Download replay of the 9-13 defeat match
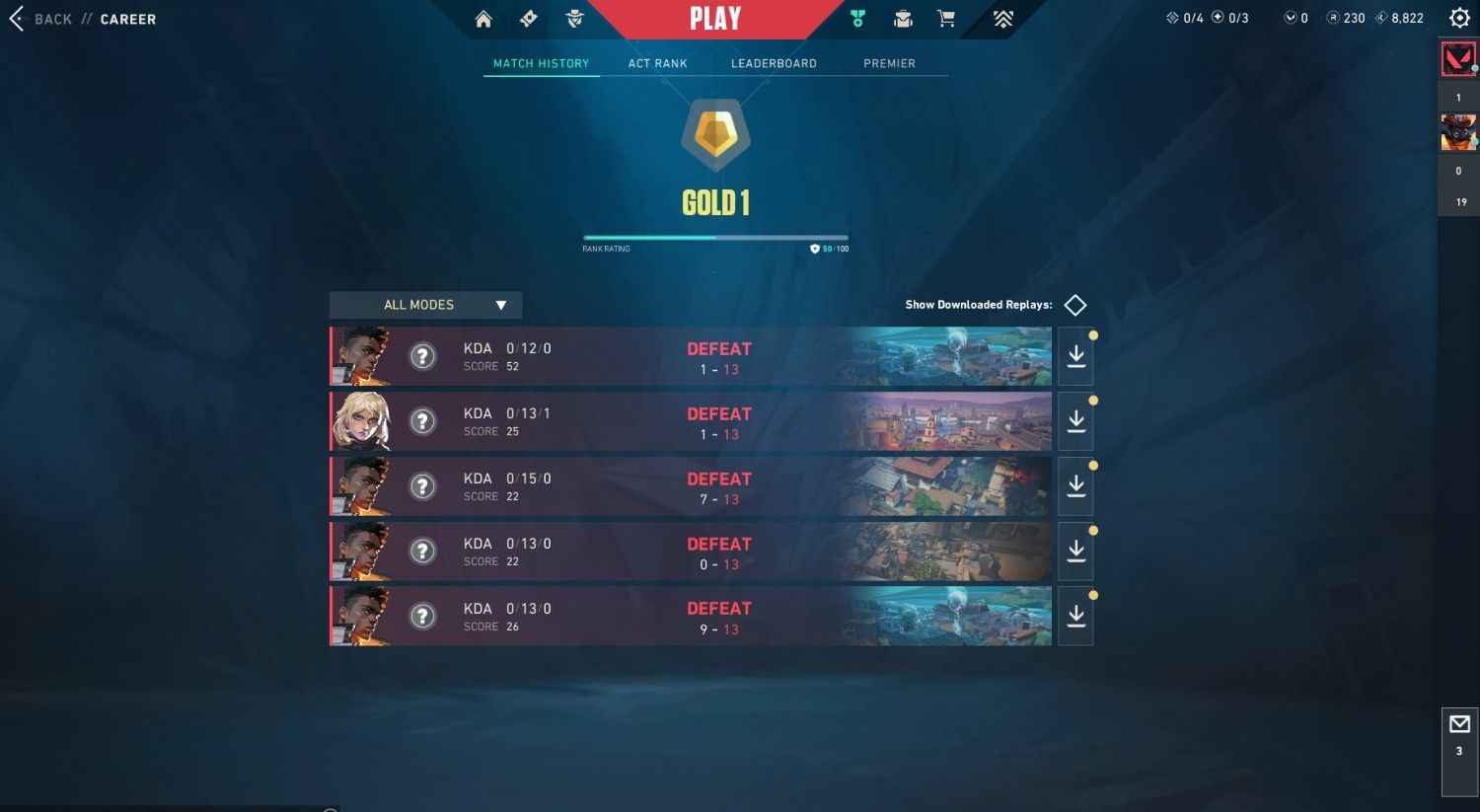 (1075, 616)
